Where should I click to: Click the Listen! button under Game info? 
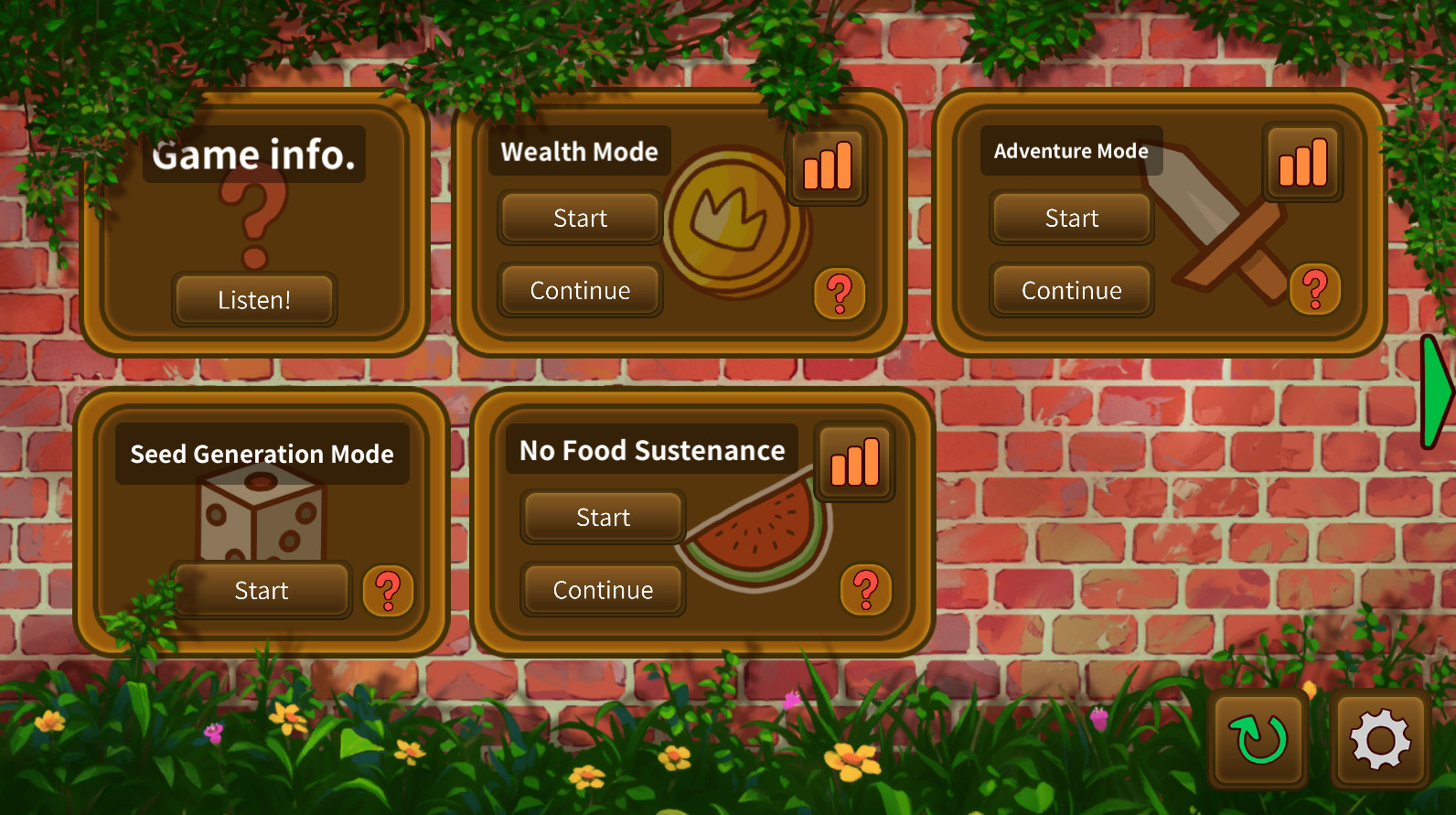pyautogui.click(x=254, y=299)
